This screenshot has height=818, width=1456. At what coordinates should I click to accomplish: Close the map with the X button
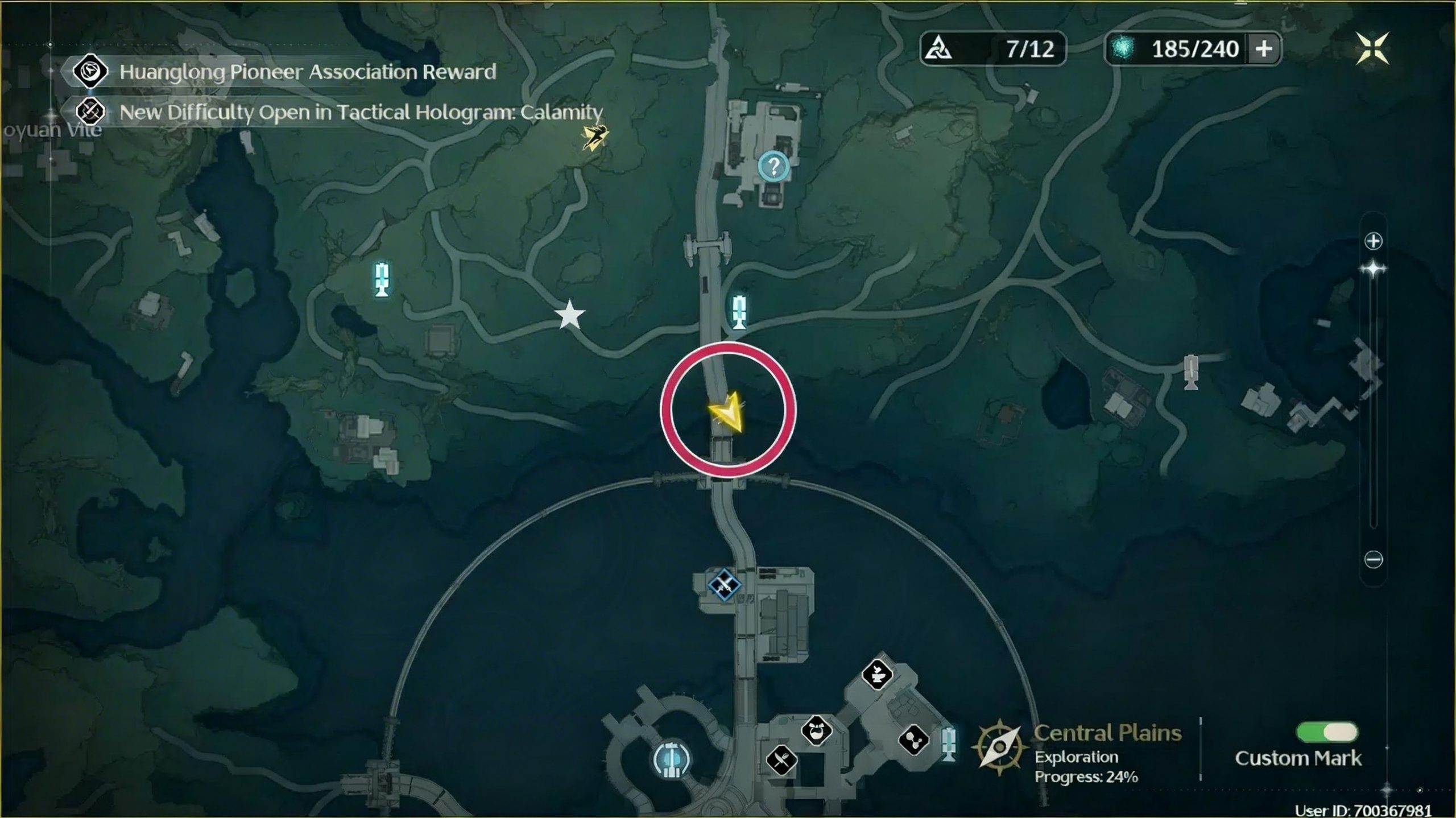tap(1372, 48)
